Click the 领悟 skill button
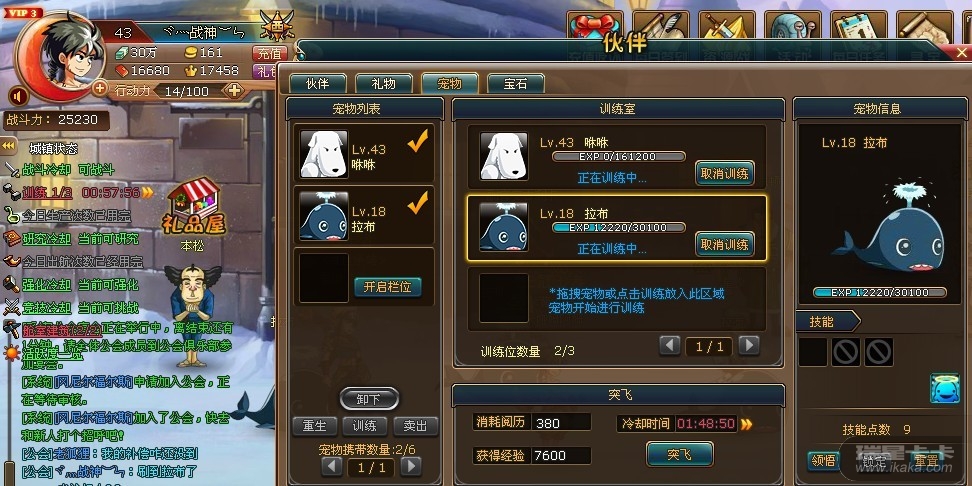The height and width of the screenshot is (486, 972). [x=822, y=461]
